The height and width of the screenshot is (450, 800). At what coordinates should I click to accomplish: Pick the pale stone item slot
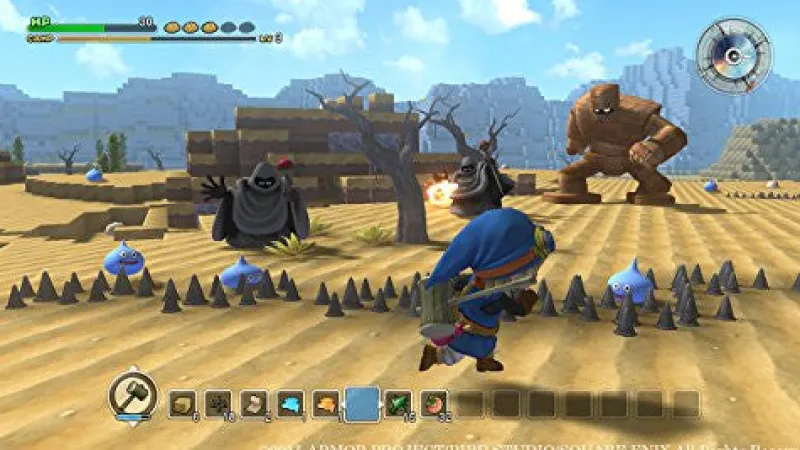254,403
